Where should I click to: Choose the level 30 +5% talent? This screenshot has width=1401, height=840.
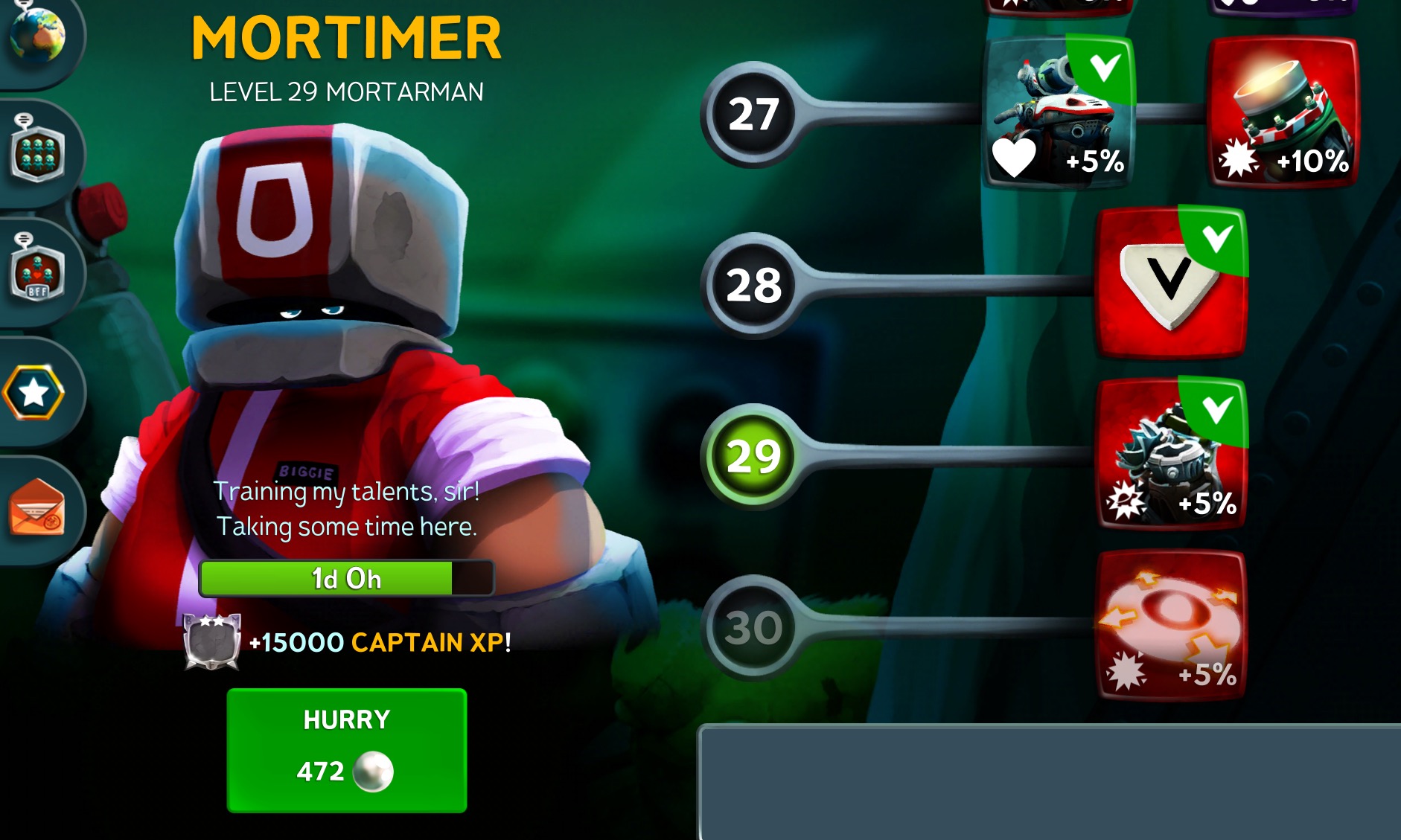(1170, 625)
